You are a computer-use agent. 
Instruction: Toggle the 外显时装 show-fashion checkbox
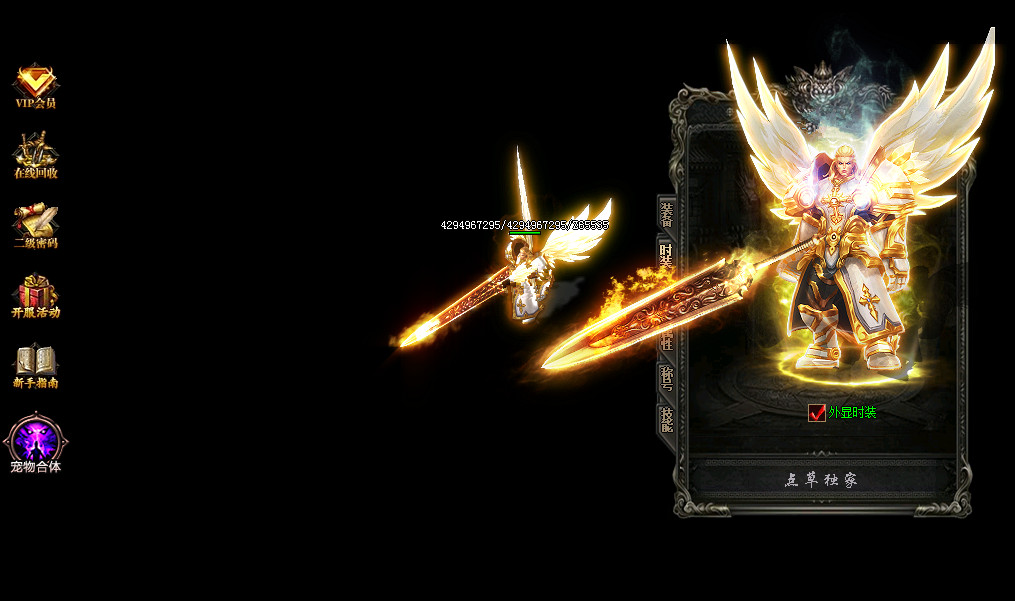(817, 412)
